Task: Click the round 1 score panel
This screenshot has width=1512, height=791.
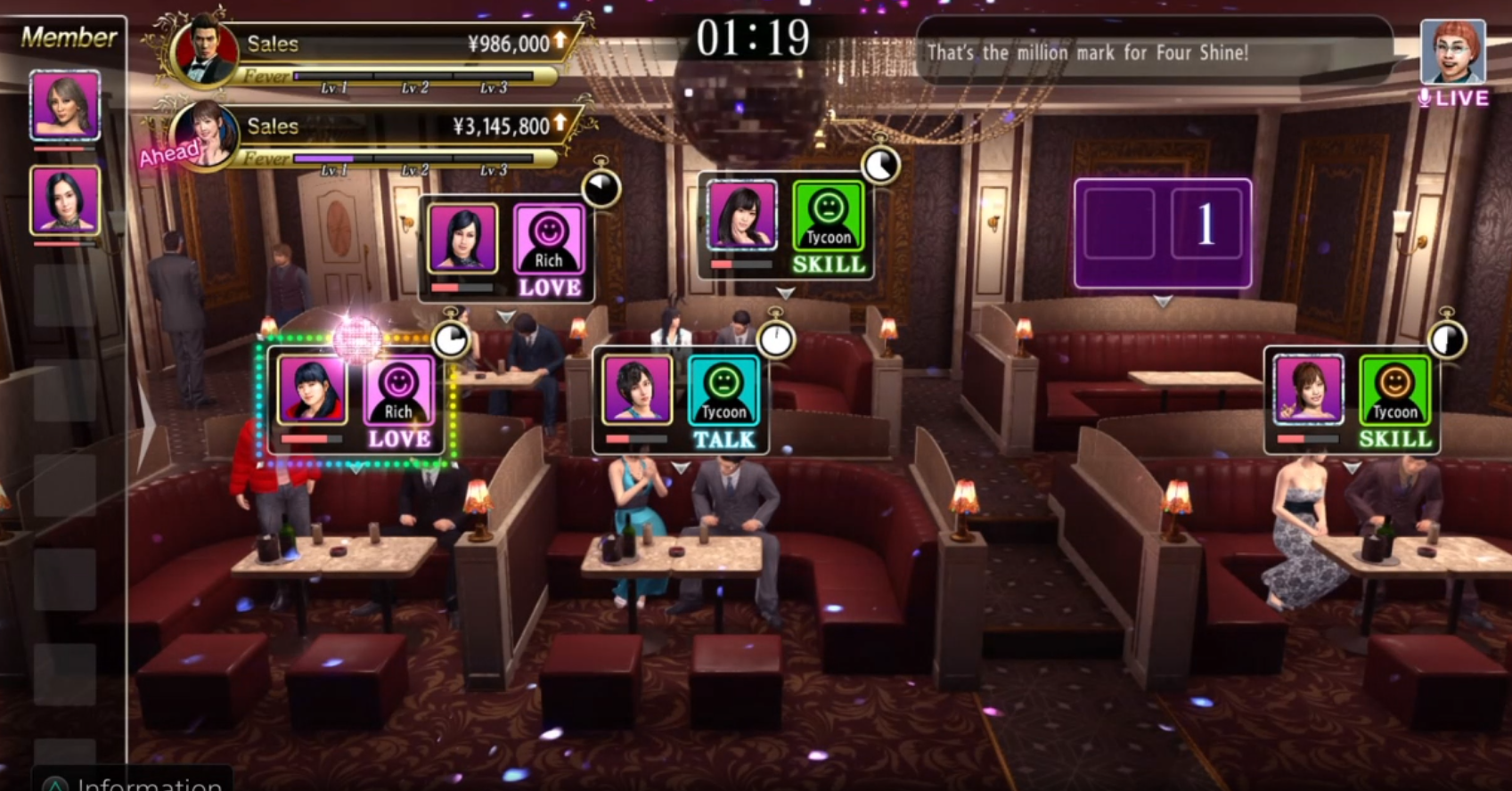Action: tap(1162, 233)
